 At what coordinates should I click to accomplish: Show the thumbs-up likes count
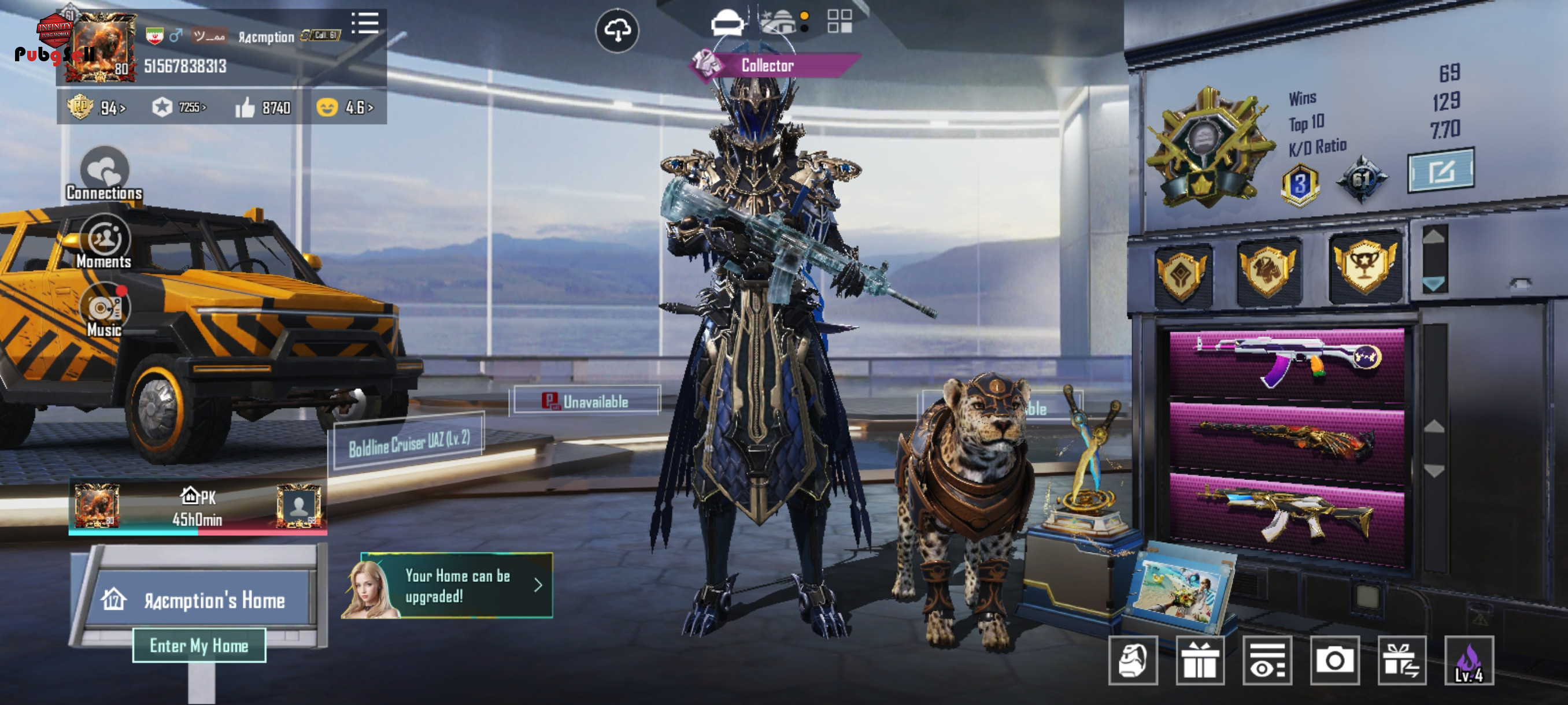pyautogui.click(x=263, y=108)
